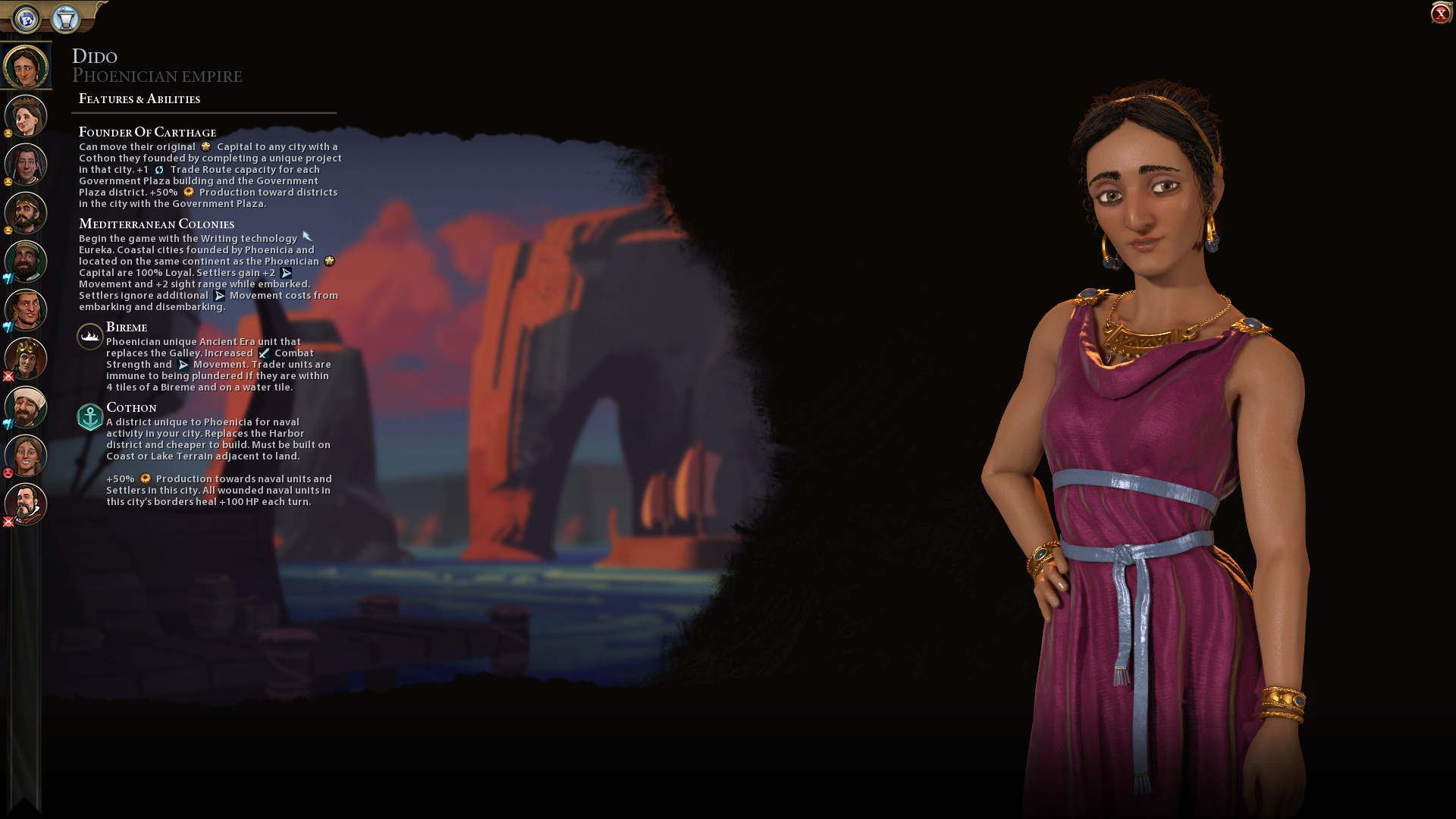The image size is (1456, 819).
Task: Choose the goateed leader with a ruff collar
Action: pos(26,504)
